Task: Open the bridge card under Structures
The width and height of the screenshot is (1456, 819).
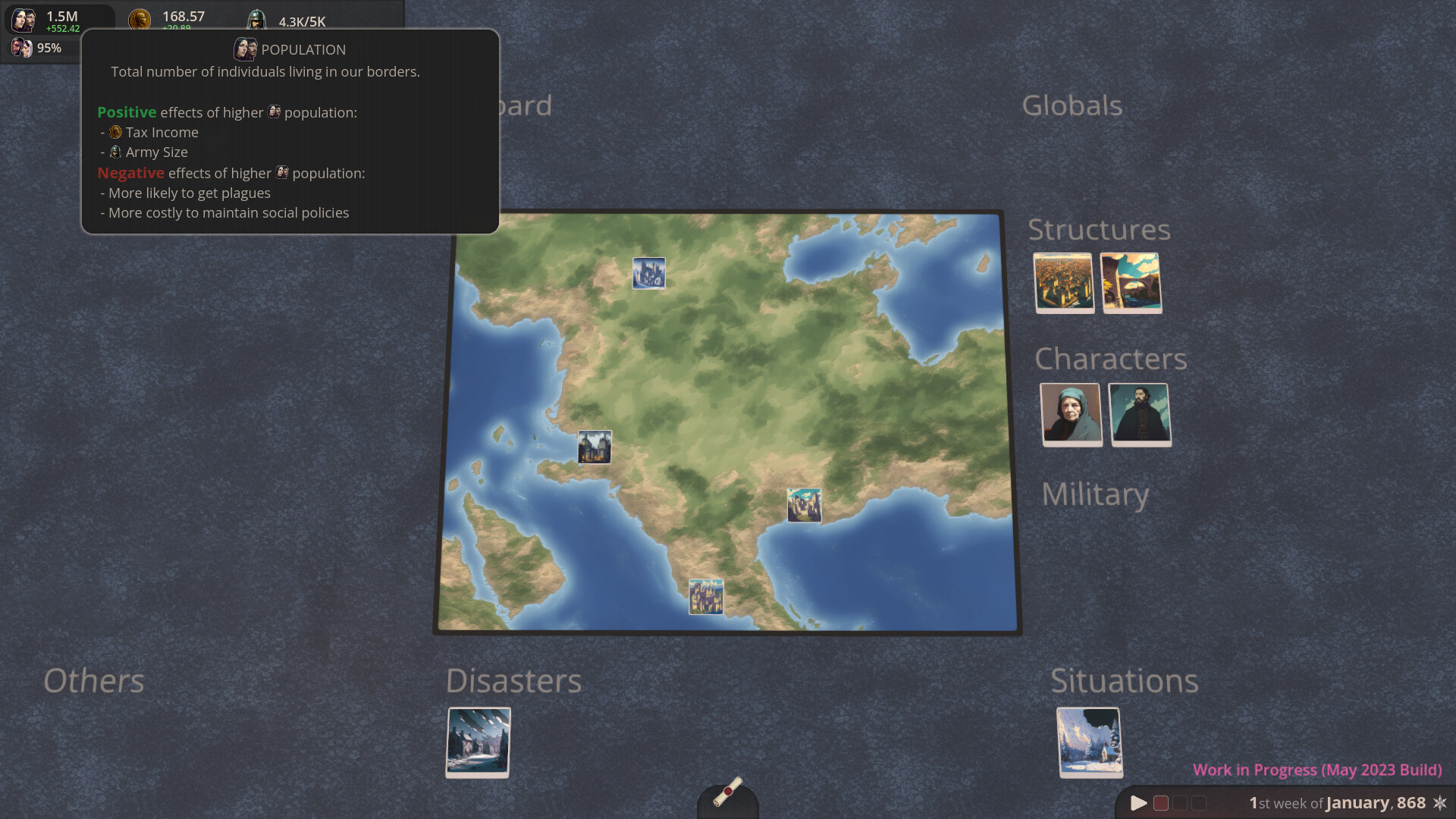Action: 1131,283
